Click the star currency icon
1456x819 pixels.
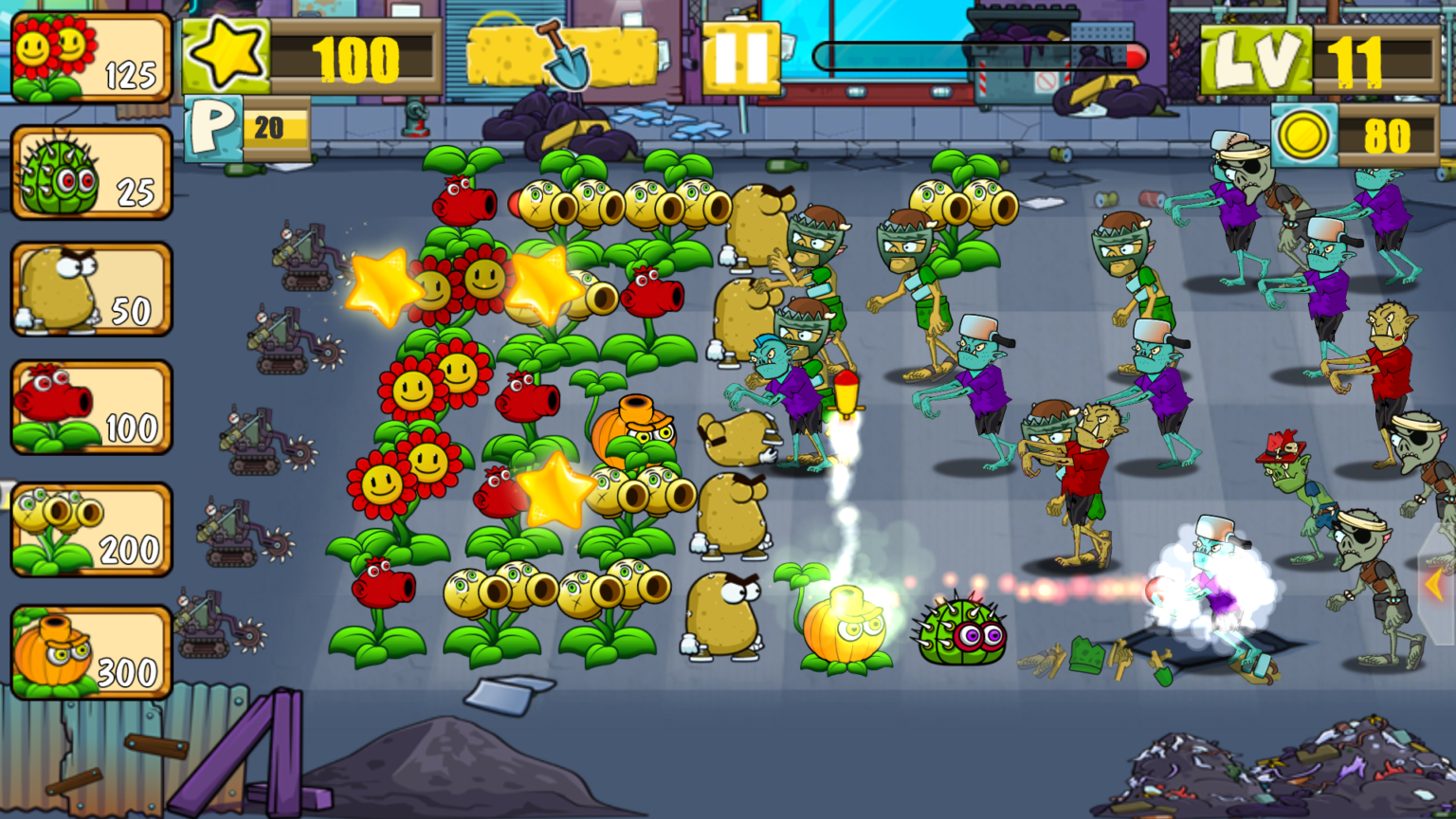tap(227, 52)
